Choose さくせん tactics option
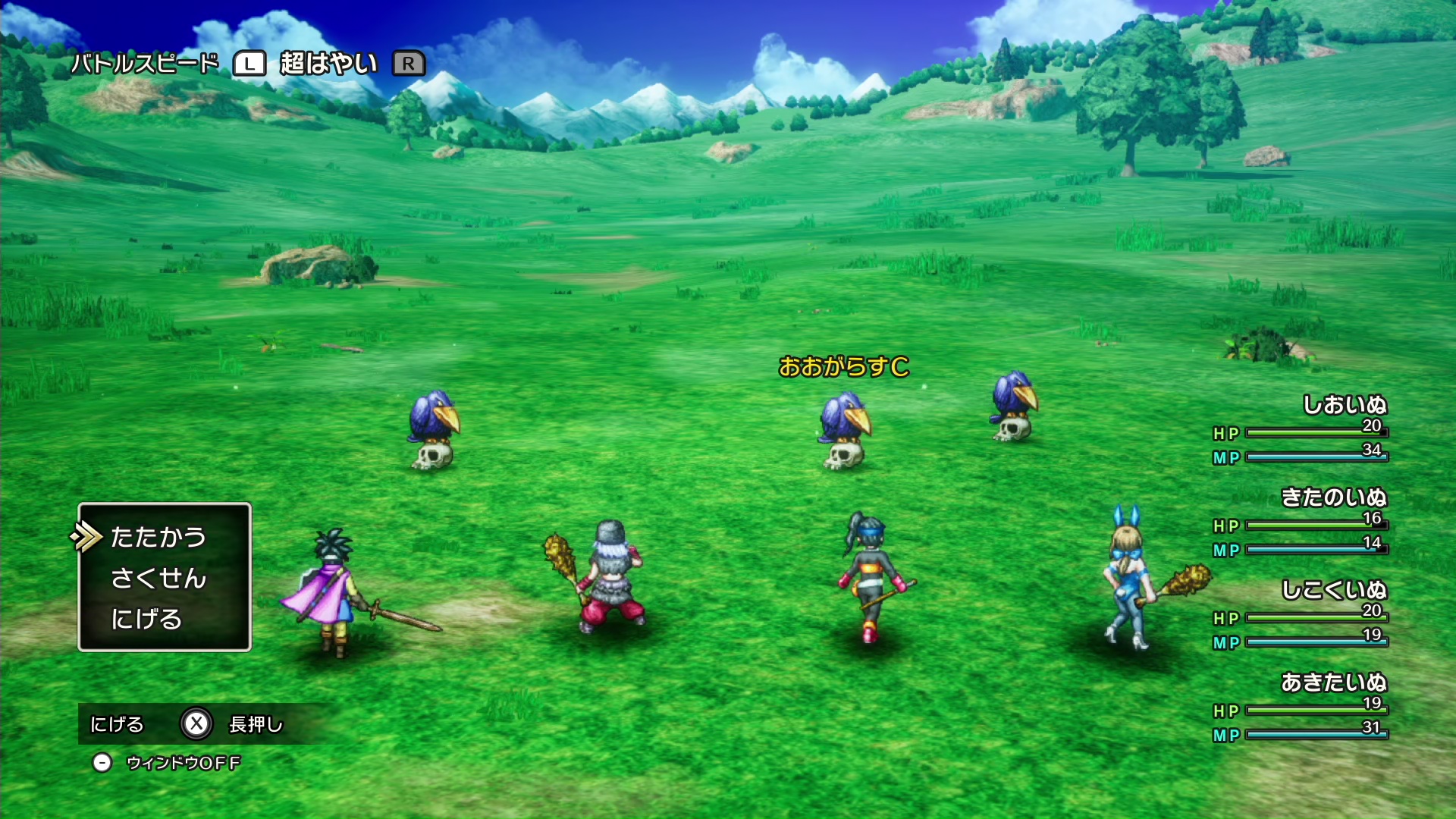The width and height of the screenshot is (1456, 819). pos(158,578)
